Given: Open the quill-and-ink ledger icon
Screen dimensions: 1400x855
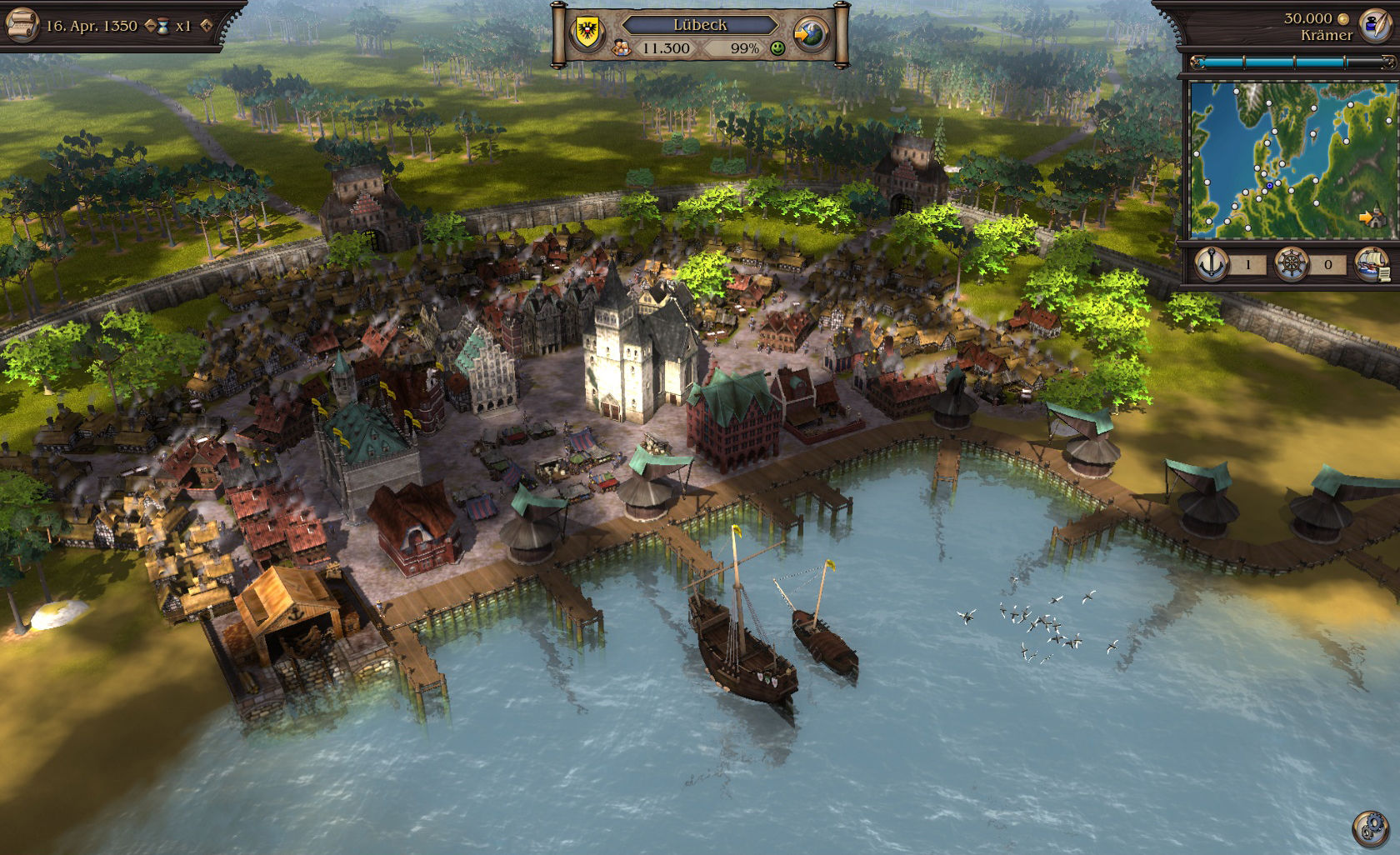Looking at the screenshot, I should click(1376, 26).
